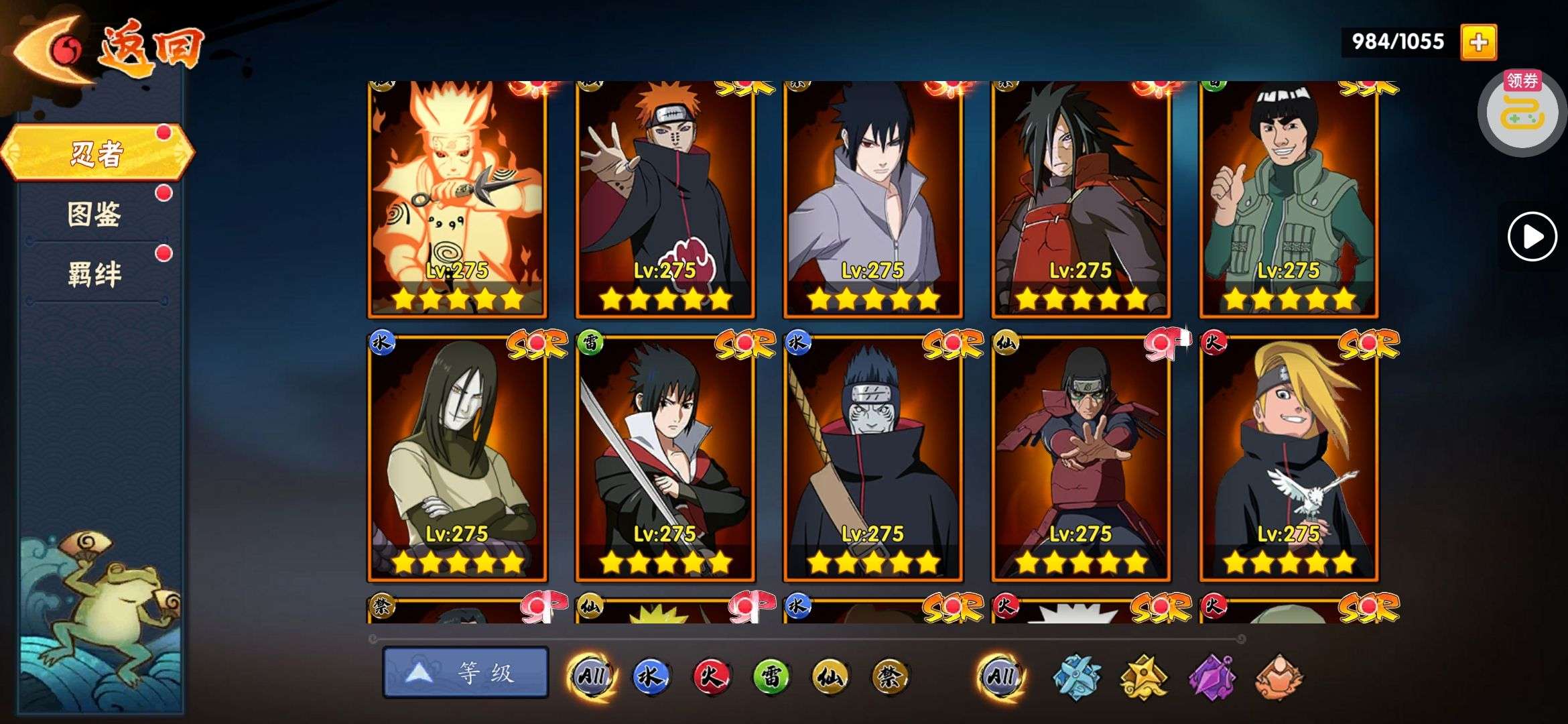Filter ninjas by 火 fire element
This screenshot has width=1568, height=724.
(x=710, y=676)
